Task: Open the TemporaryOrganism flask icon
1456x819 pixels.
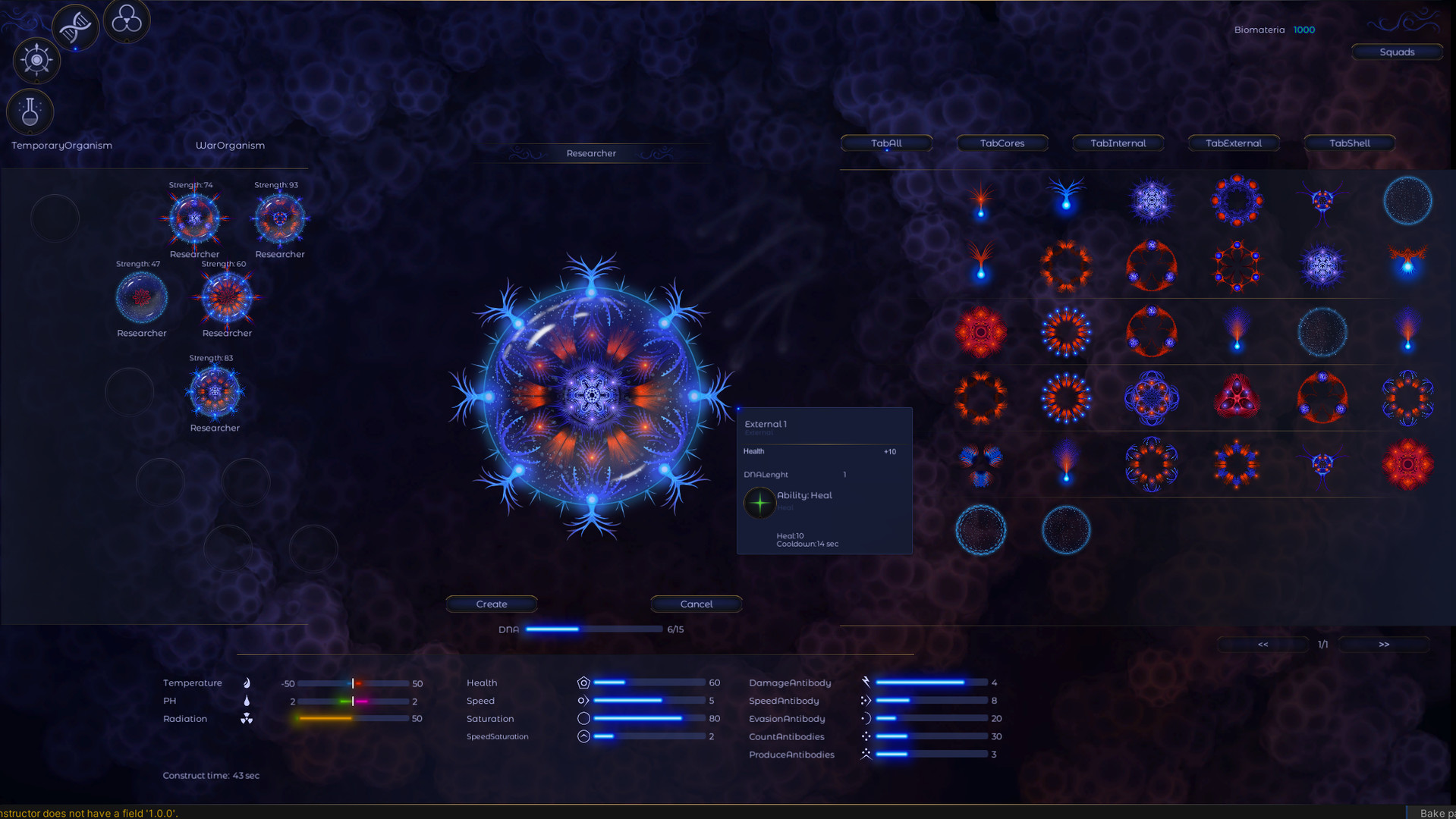Action: pyautogui.click(x=30, y=111)
